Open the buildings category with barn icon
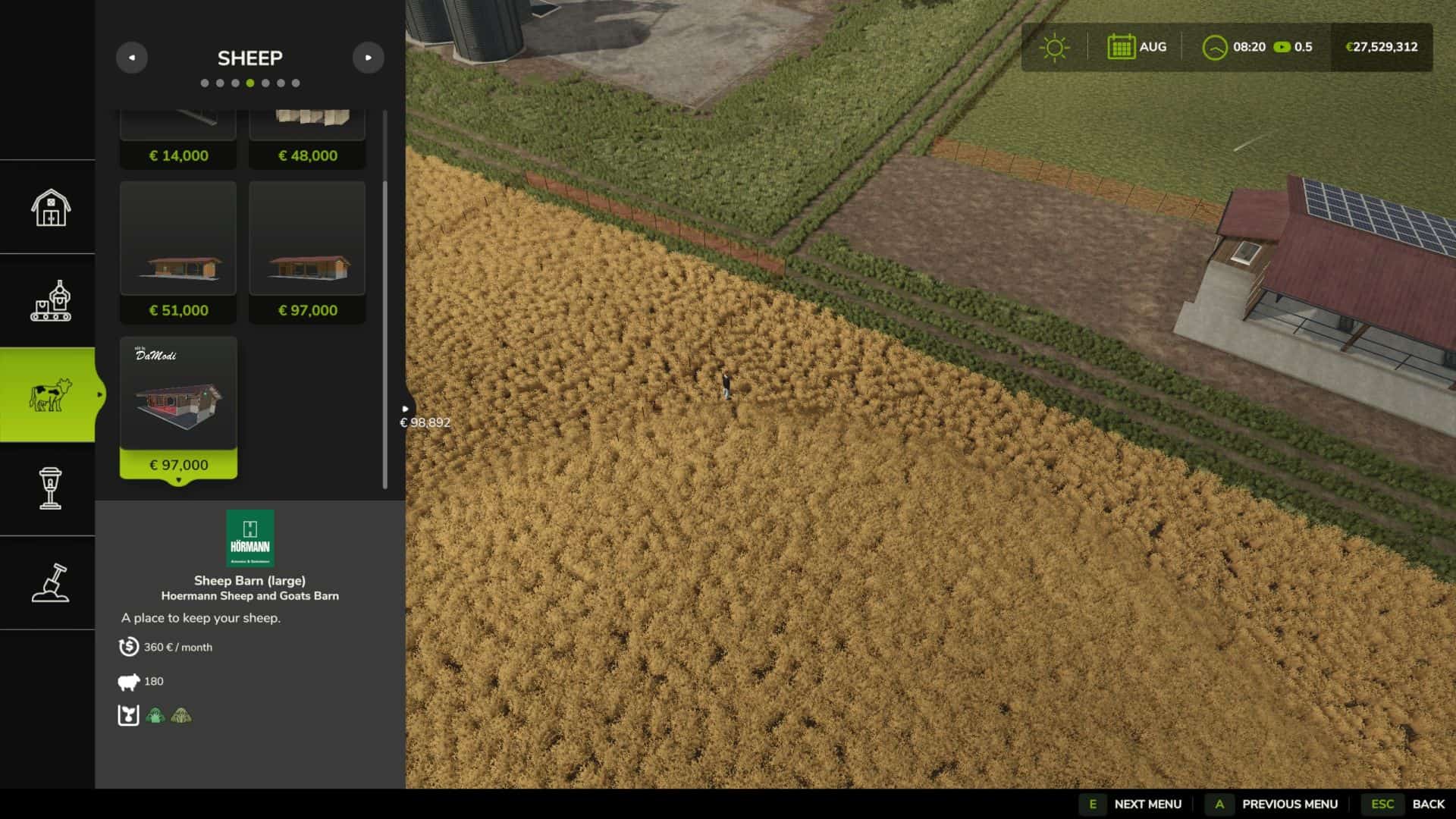Screen dimensions: 1456x819 pos(50,207)
